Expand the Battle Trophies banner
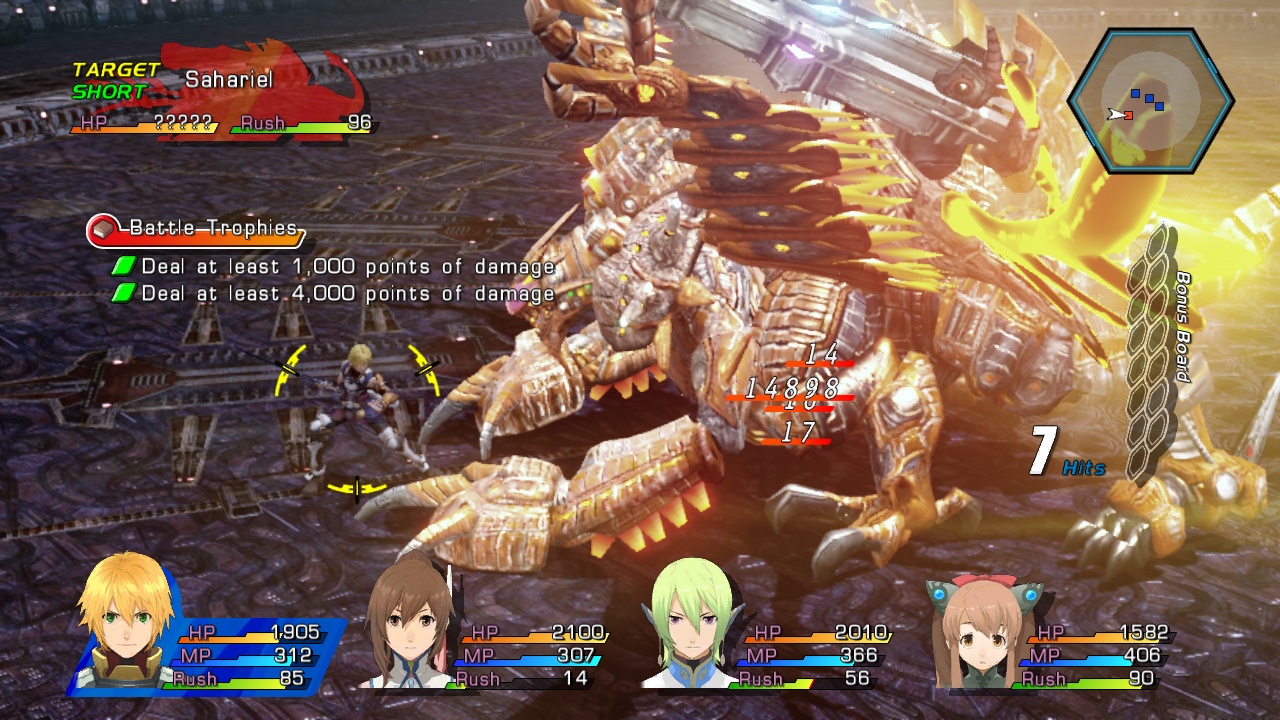Screen dimensions: 1280x720 [200, 228]
